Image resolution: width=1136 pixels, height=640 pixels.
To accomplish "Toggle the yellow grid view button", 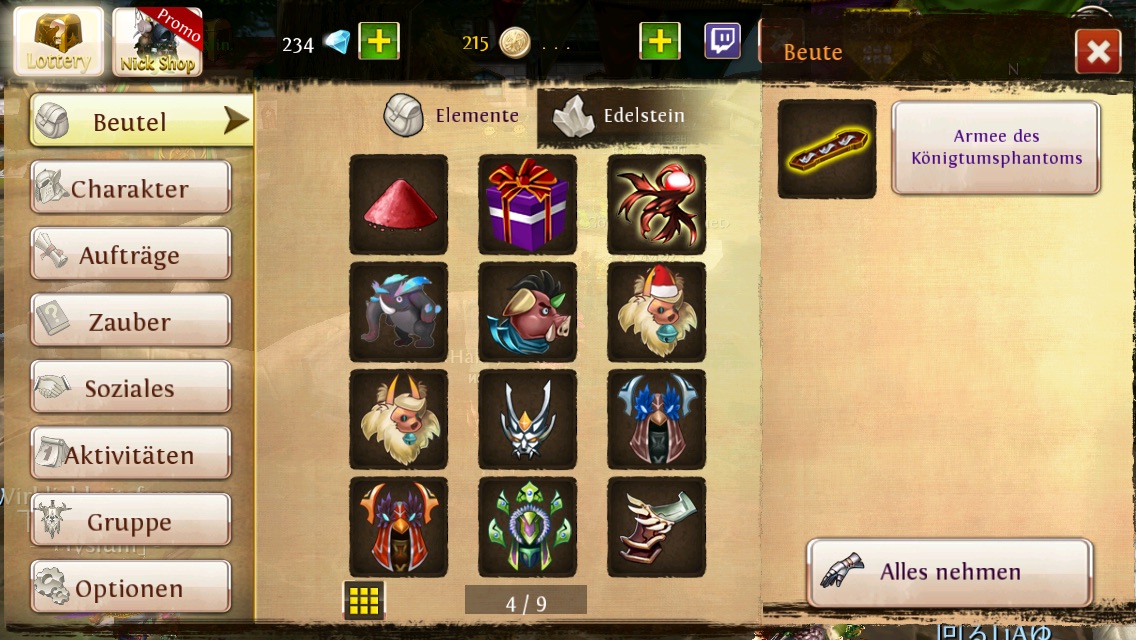I will [x=364, y=600].
